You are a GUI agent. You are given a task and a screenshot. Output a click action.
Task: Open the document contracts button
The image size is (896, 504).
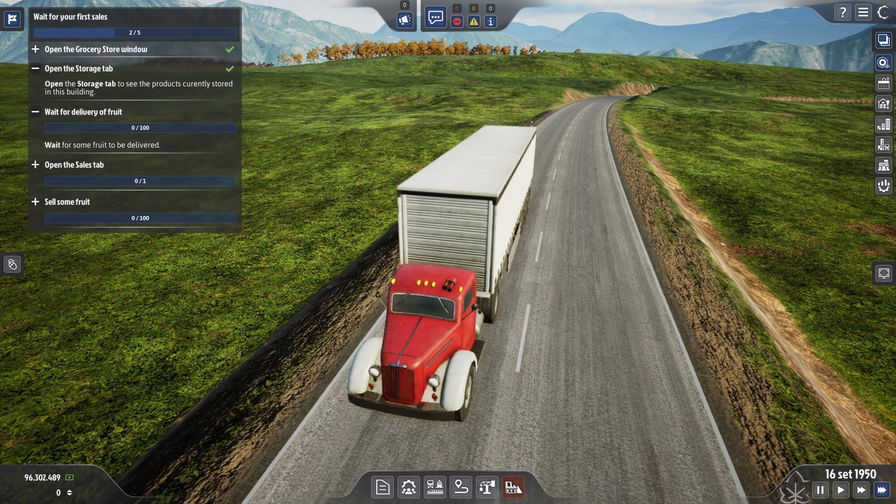382,487
